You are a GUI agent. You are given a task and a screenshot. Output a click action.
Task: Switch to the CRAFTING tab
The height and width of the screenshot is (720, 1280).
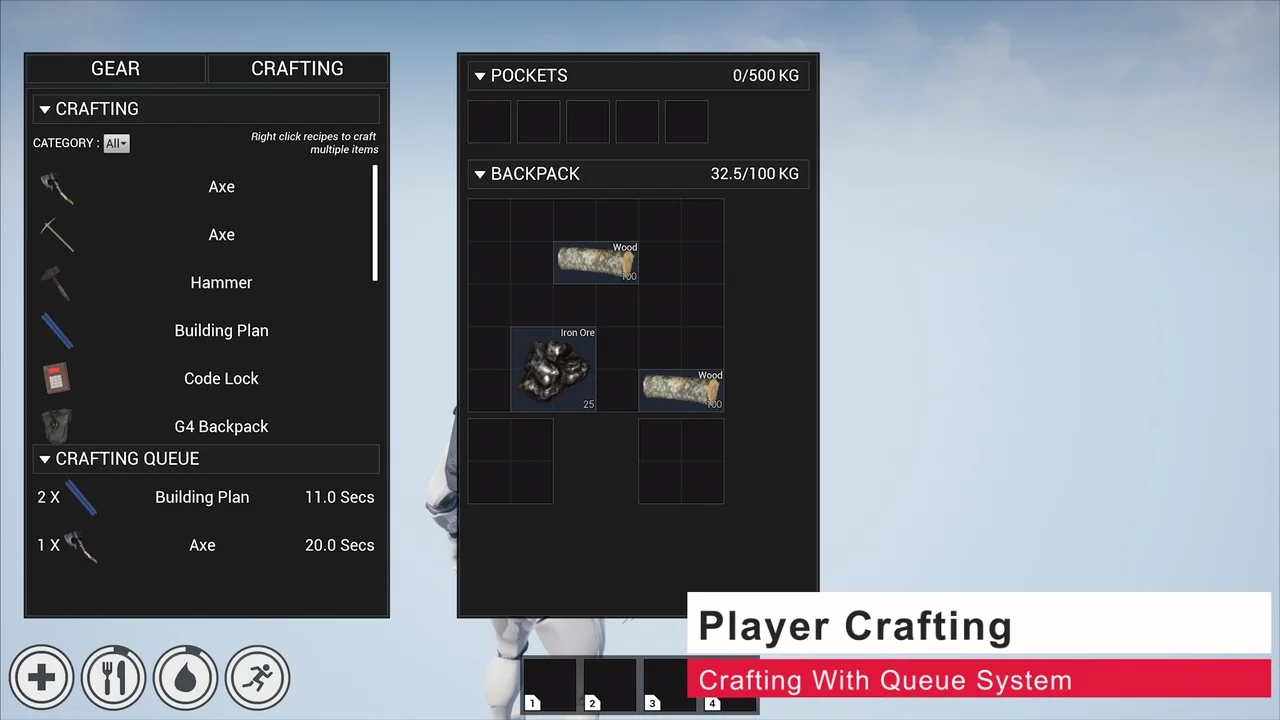click(297, 68)
